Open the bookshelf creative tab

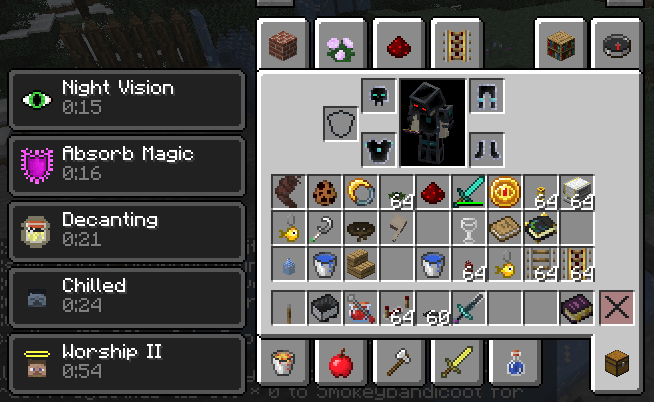tap(561, 44)
